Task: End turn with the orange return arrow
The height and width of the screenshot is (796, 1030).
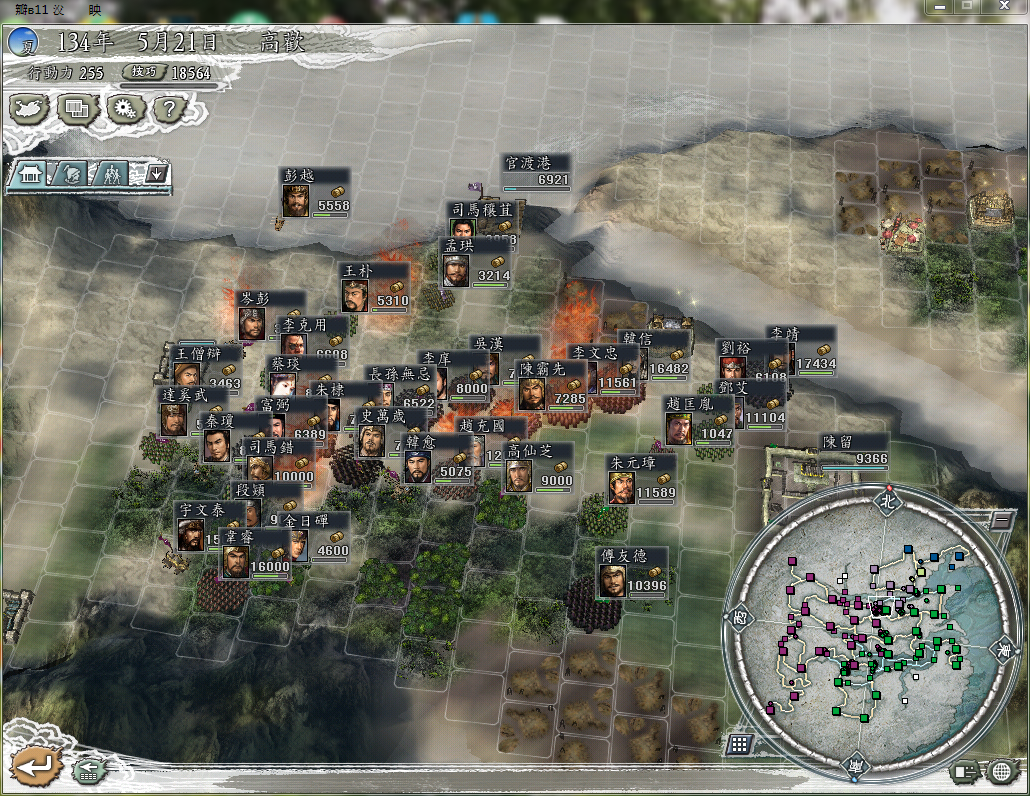Action: pyautogui.click(x=35, y=768)
